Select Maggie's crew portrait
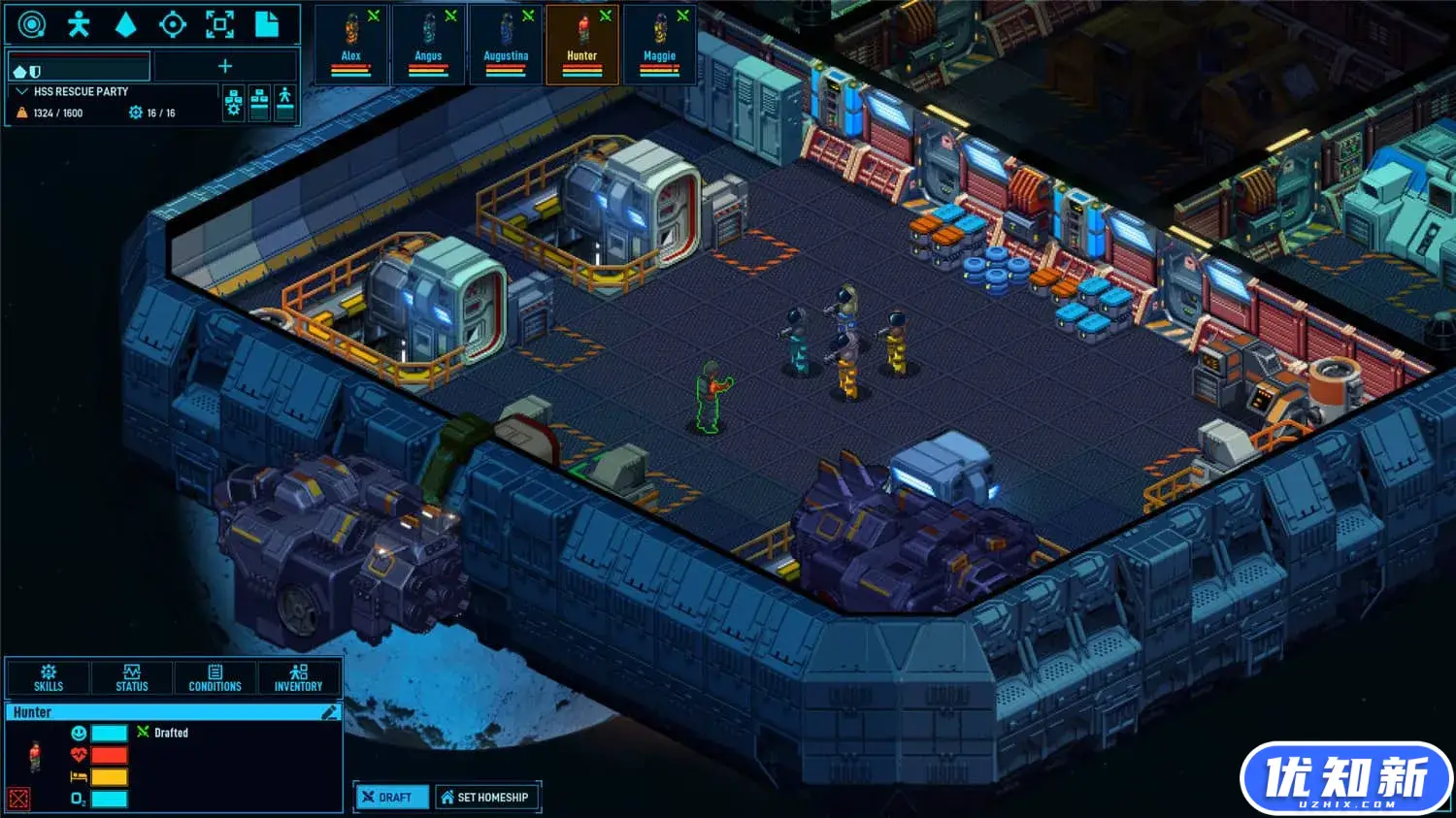The image size is (1456, 818). [x=660, y=44]
